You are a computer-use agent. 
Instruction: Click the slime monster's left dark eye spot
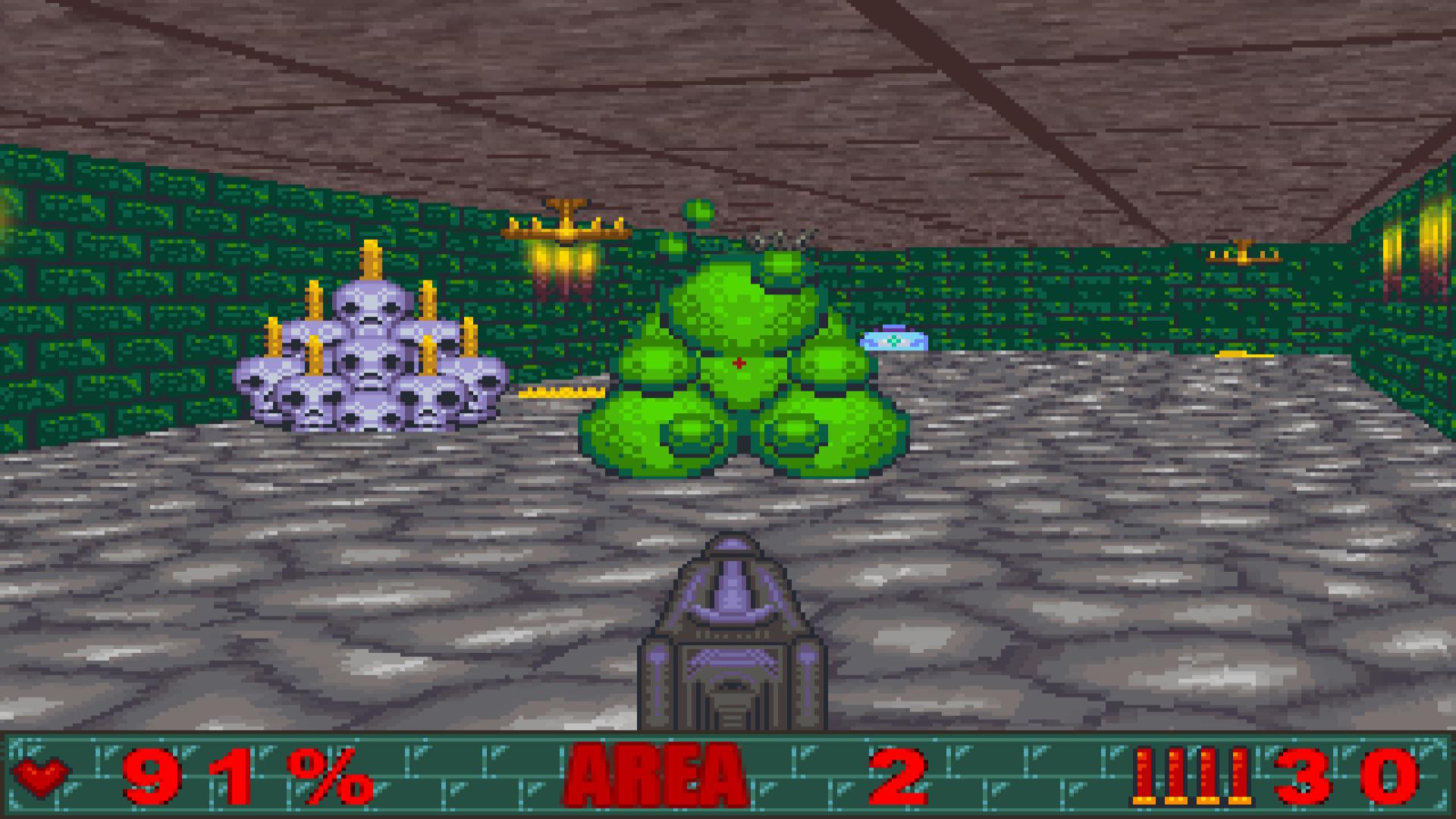[686, 436]
